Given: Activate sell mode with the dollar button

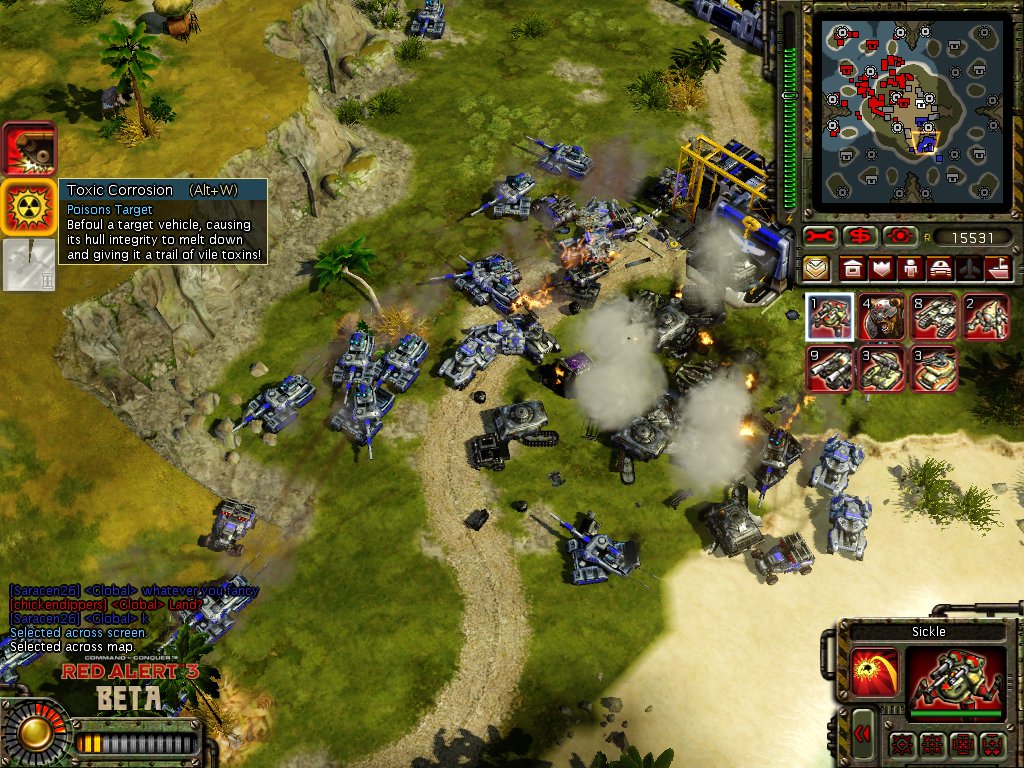Looking at the screenshot, I should pyautogui.click(x=860, y=237).
